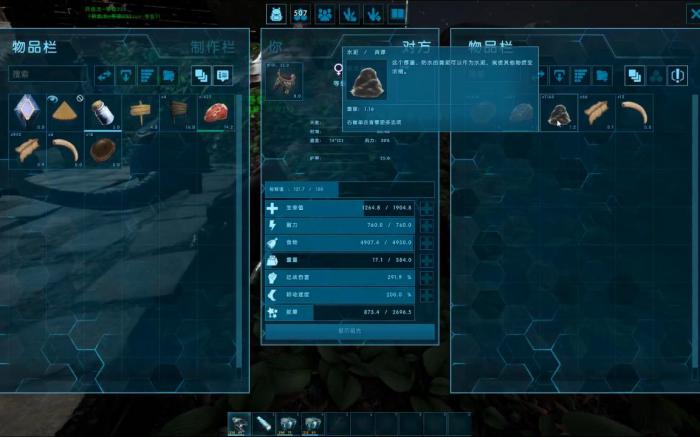Switch to the 制作栏 crafting tab
This screenshot has width=700, height=437.
point(212,47)
